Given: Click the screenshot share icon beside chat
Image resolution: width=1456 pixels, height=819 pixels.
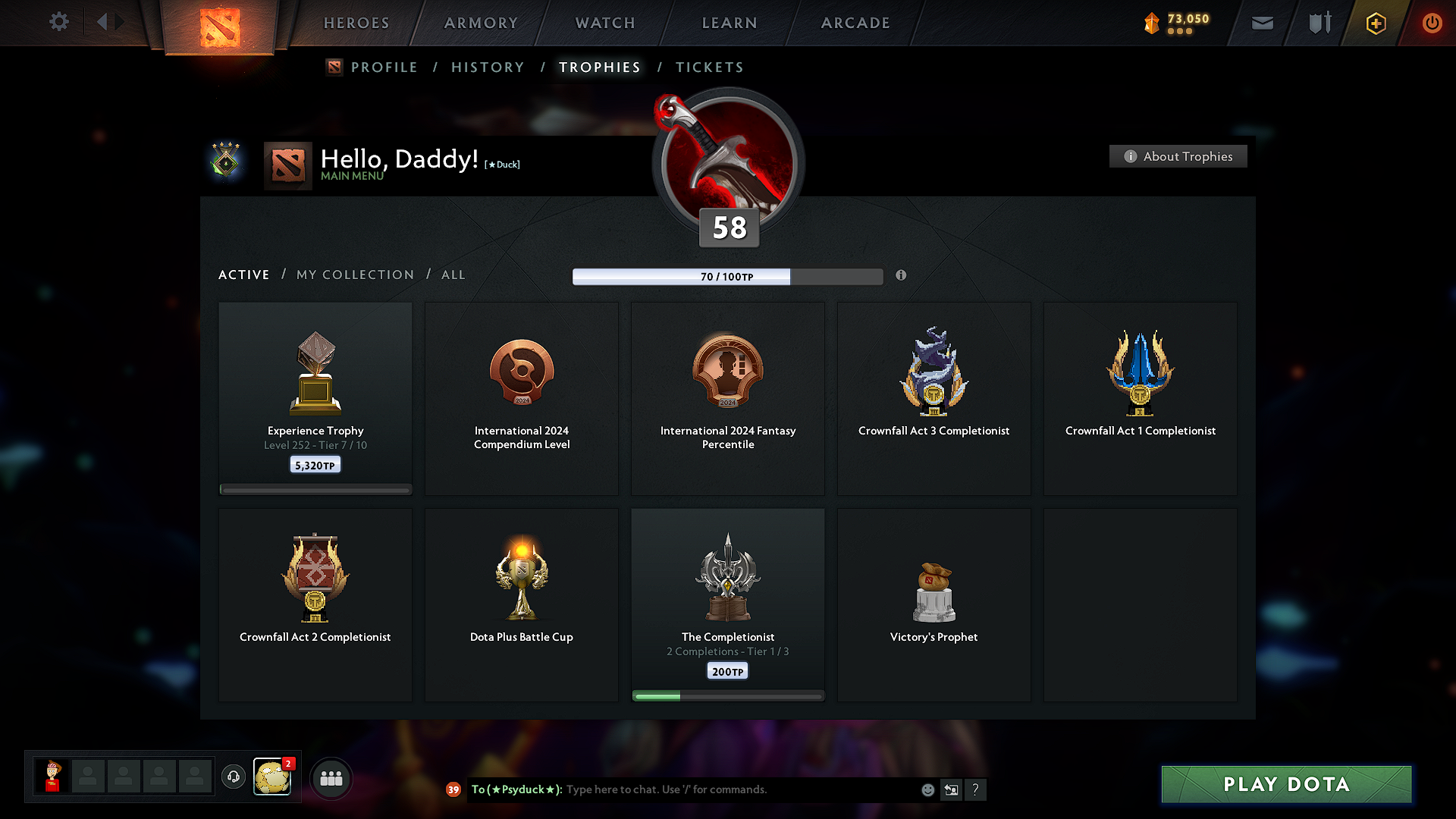Looking at the screenshot, I should 952,789.
